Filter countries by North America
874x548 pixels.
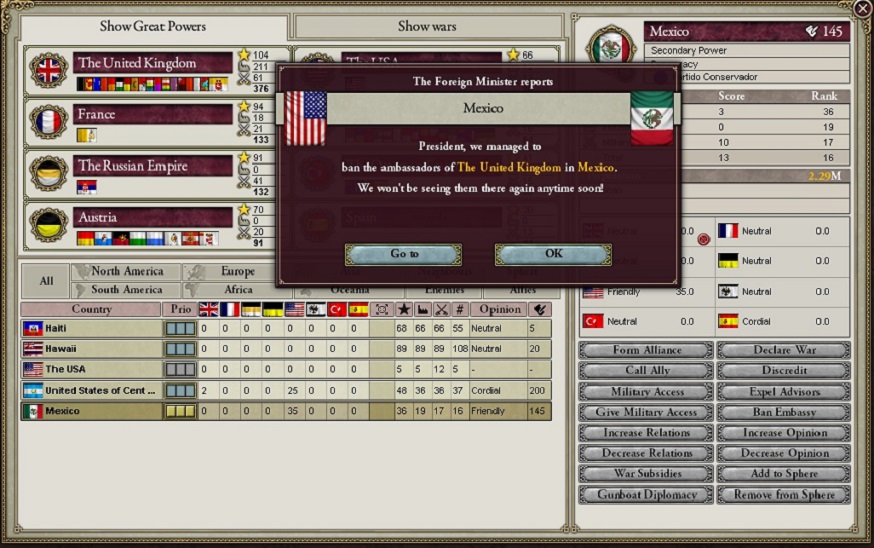[x=126, y=271]
